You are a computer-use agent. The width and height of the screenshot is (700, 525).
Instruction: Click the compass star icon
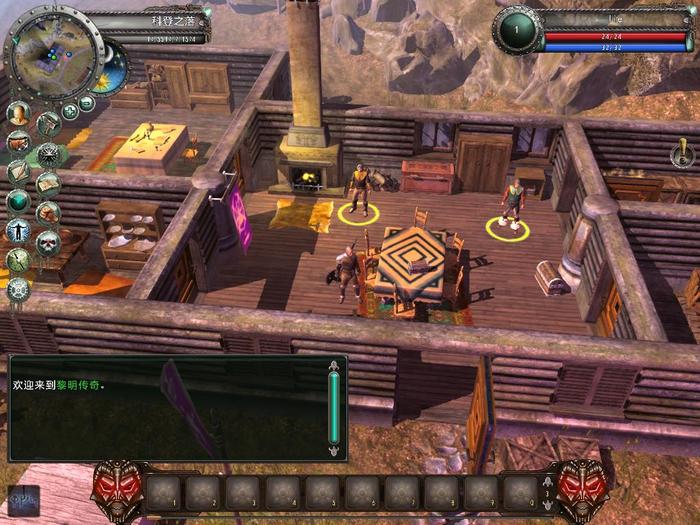coord(47,154)
